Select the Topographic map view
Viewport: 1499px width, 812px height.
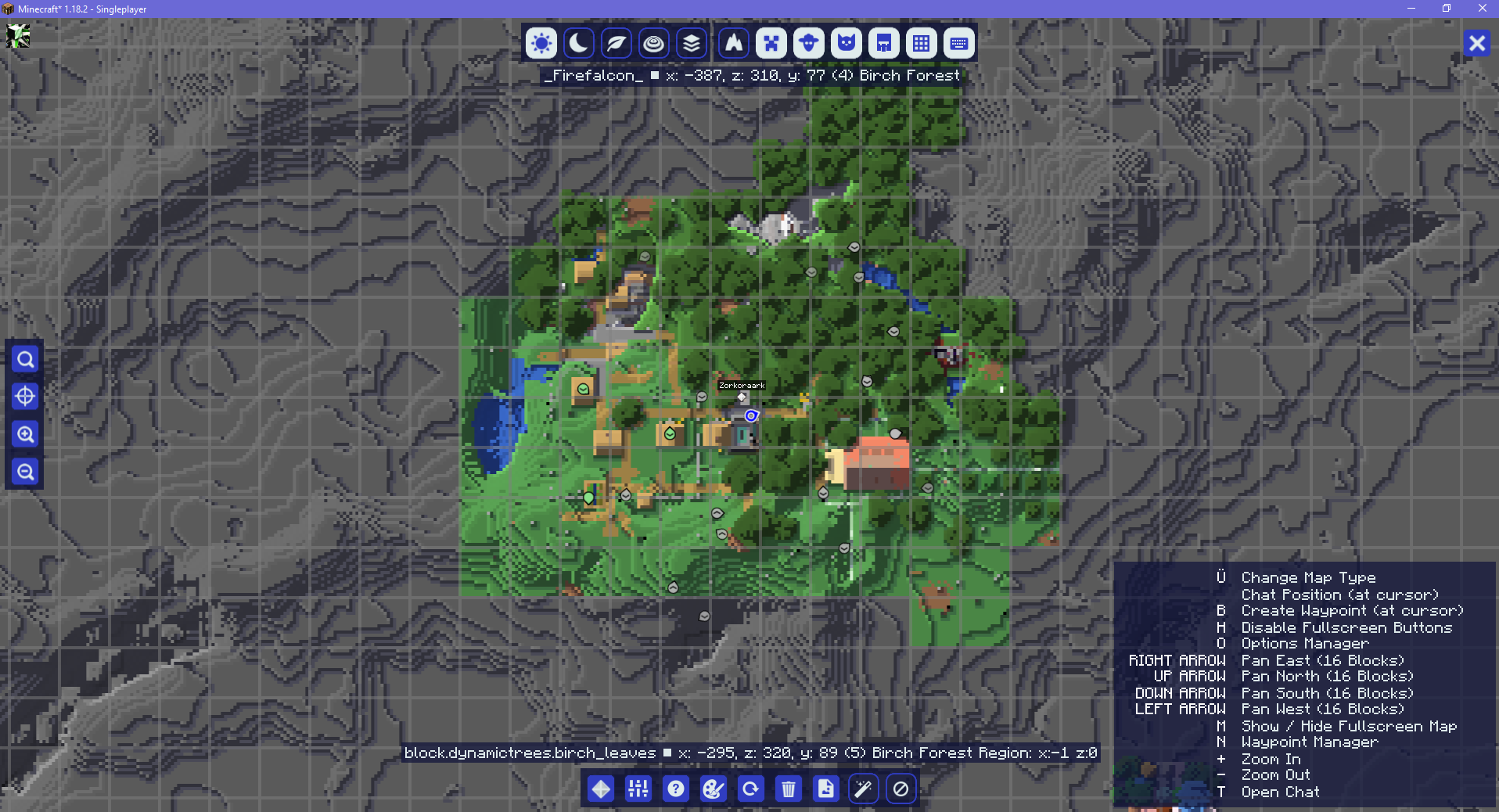pos(653,43)
